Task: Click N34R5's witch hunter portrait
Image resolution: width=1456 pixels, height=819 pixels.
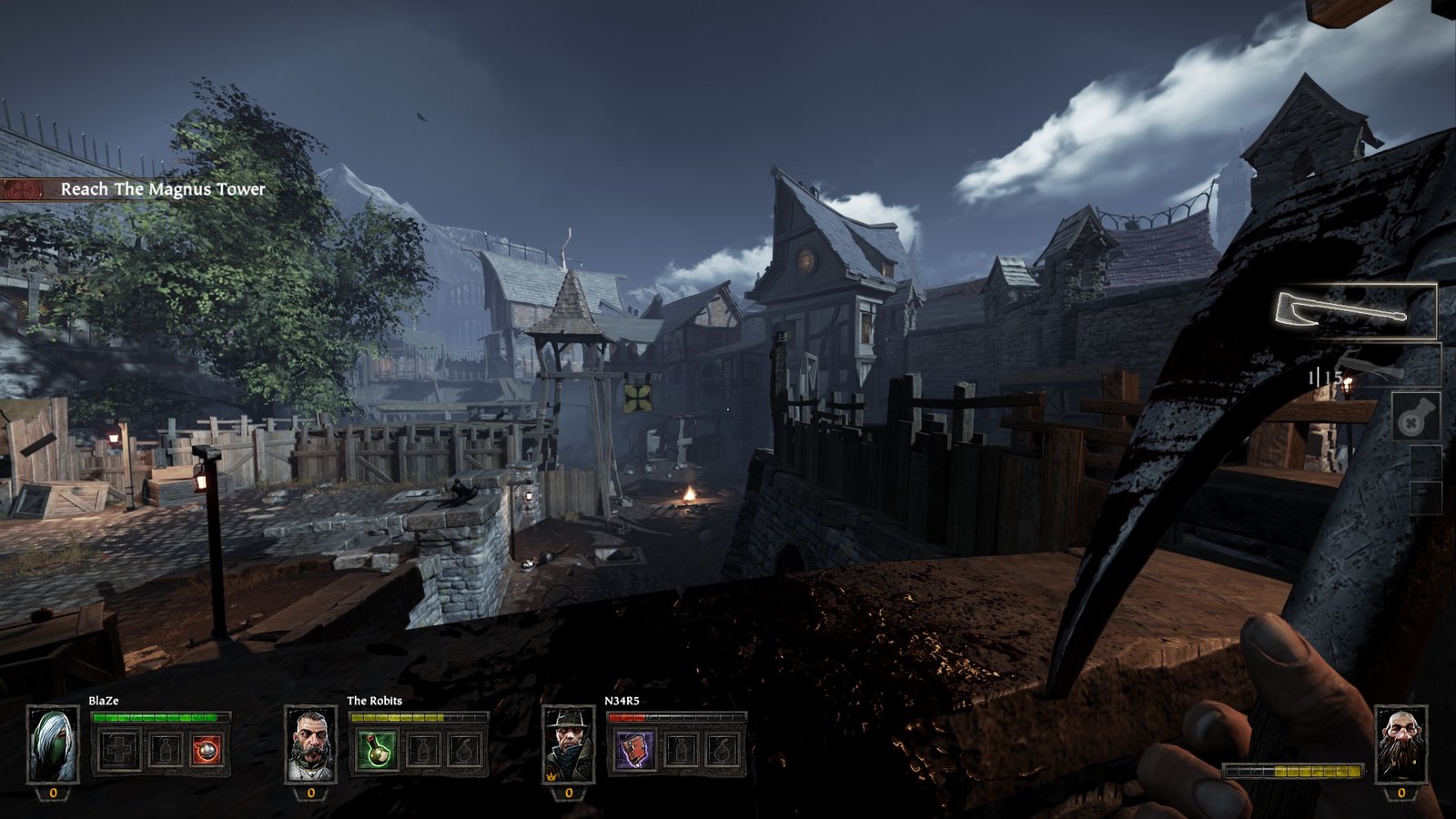Action: coord(569,744)
